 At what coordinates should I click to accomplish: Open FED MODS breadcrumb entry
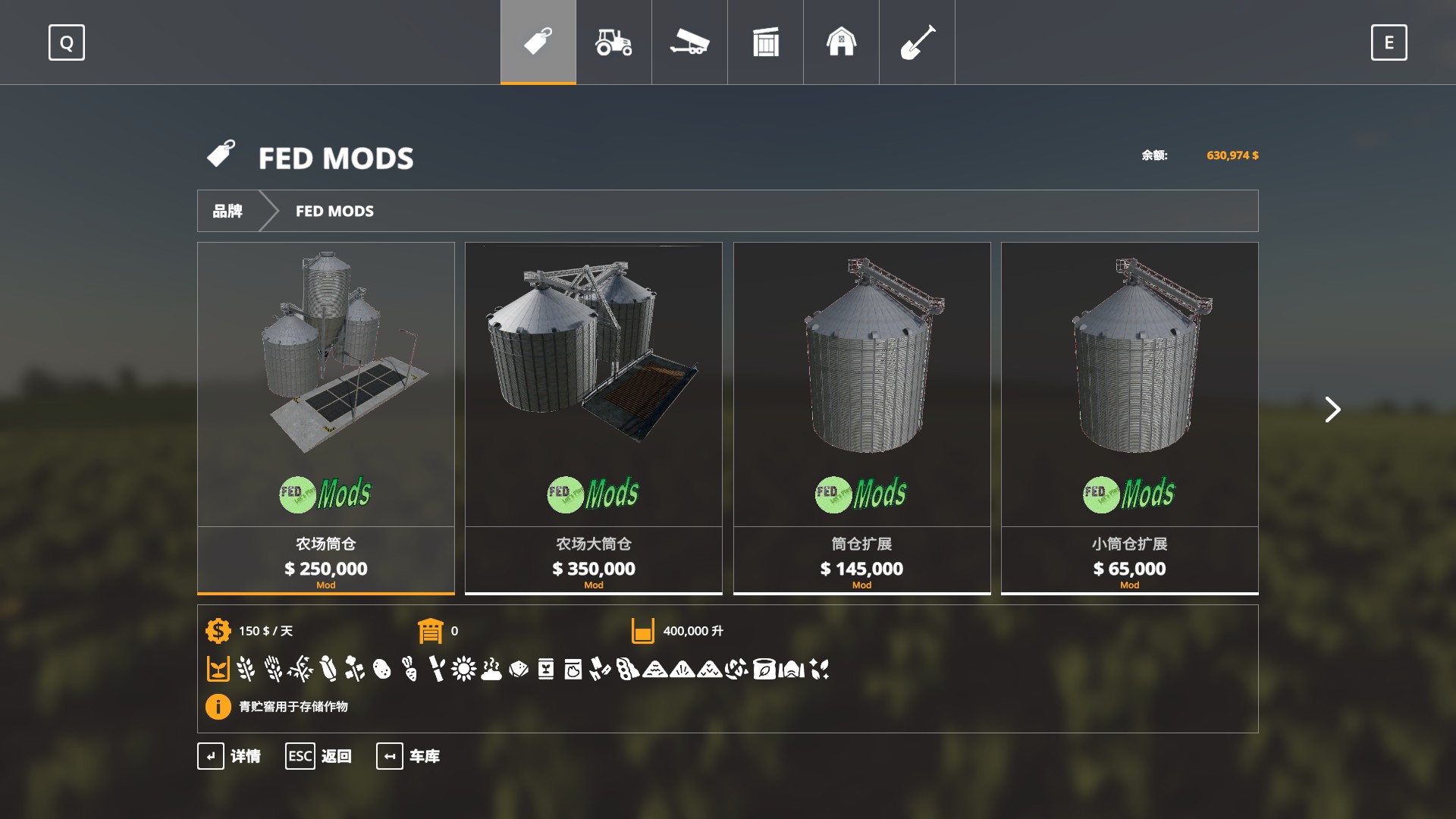coord(334,211)
